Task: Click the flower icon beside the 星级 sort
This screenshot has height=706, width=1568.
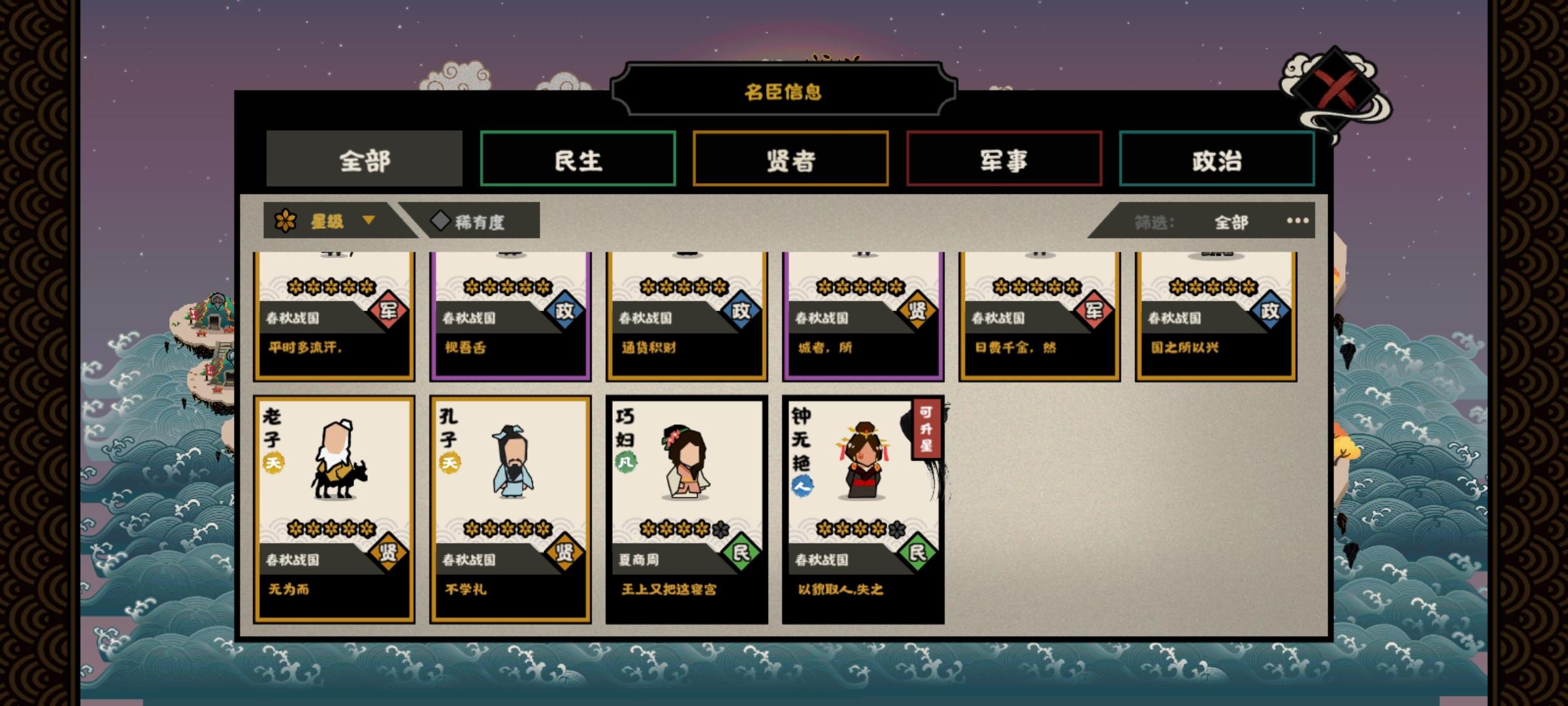Action: pos(287,221)
